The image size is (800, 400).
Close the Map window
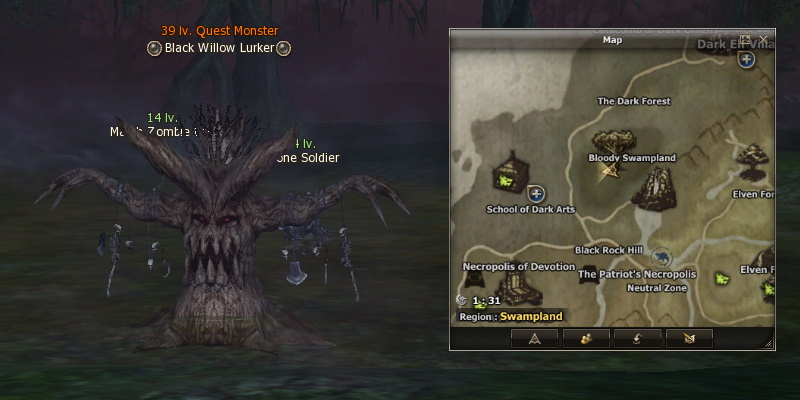click(764, 39)
